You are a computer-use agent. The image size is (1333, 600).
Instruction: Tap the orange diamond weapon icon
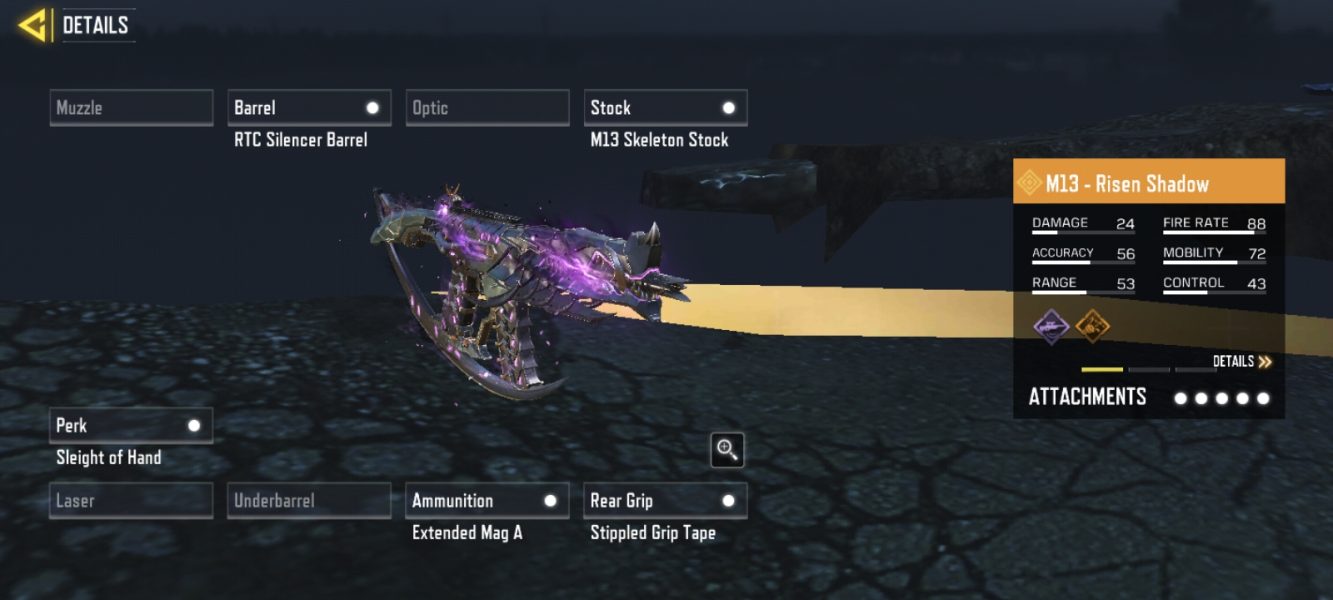coord(1093,325)
